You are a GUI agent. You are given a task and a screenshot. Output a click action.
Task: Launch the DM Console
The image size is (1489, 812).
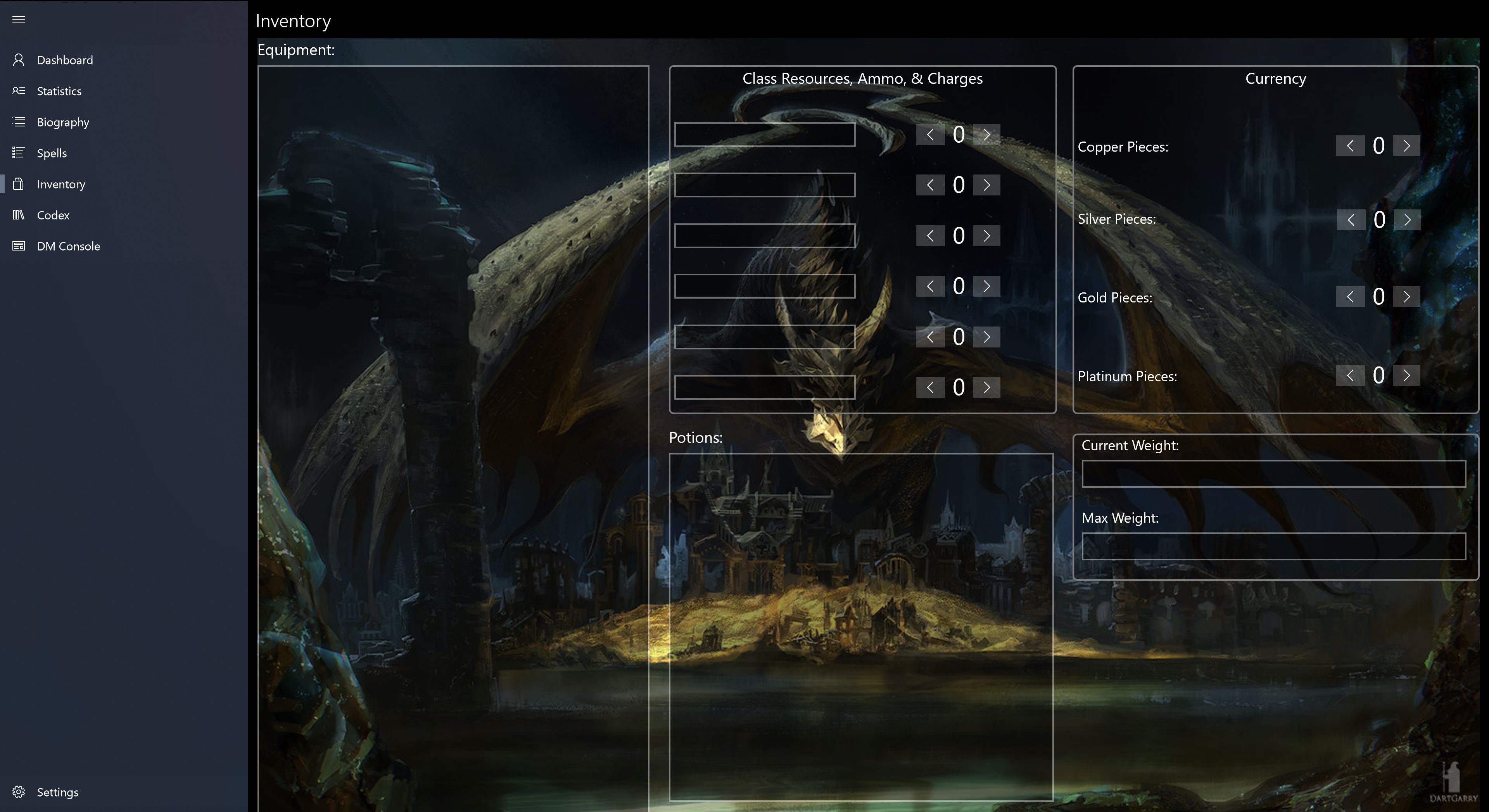[x=68, y=246]
